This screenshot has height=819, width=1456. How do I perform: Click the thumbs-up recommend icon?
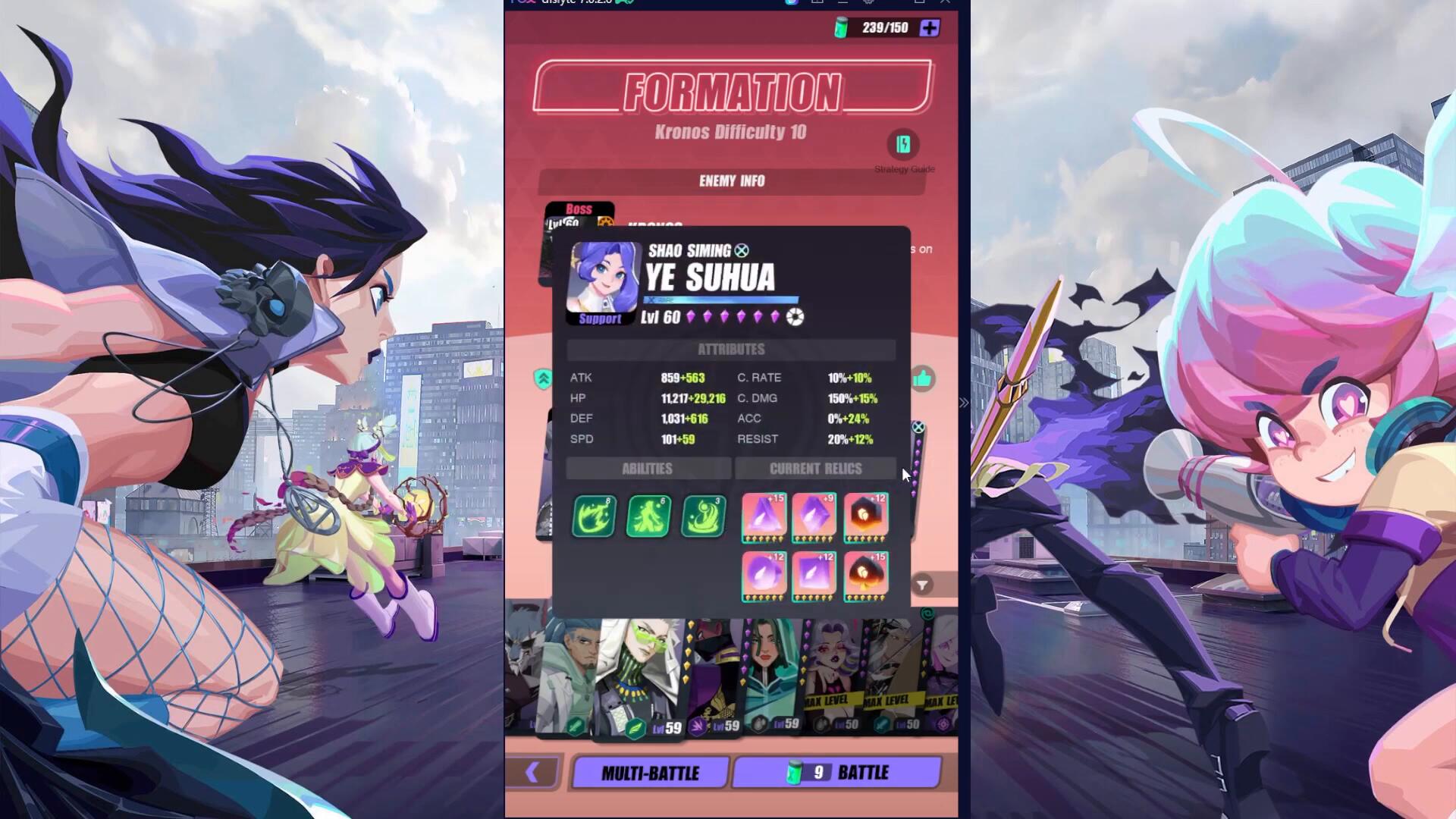(x=922, y=378)
